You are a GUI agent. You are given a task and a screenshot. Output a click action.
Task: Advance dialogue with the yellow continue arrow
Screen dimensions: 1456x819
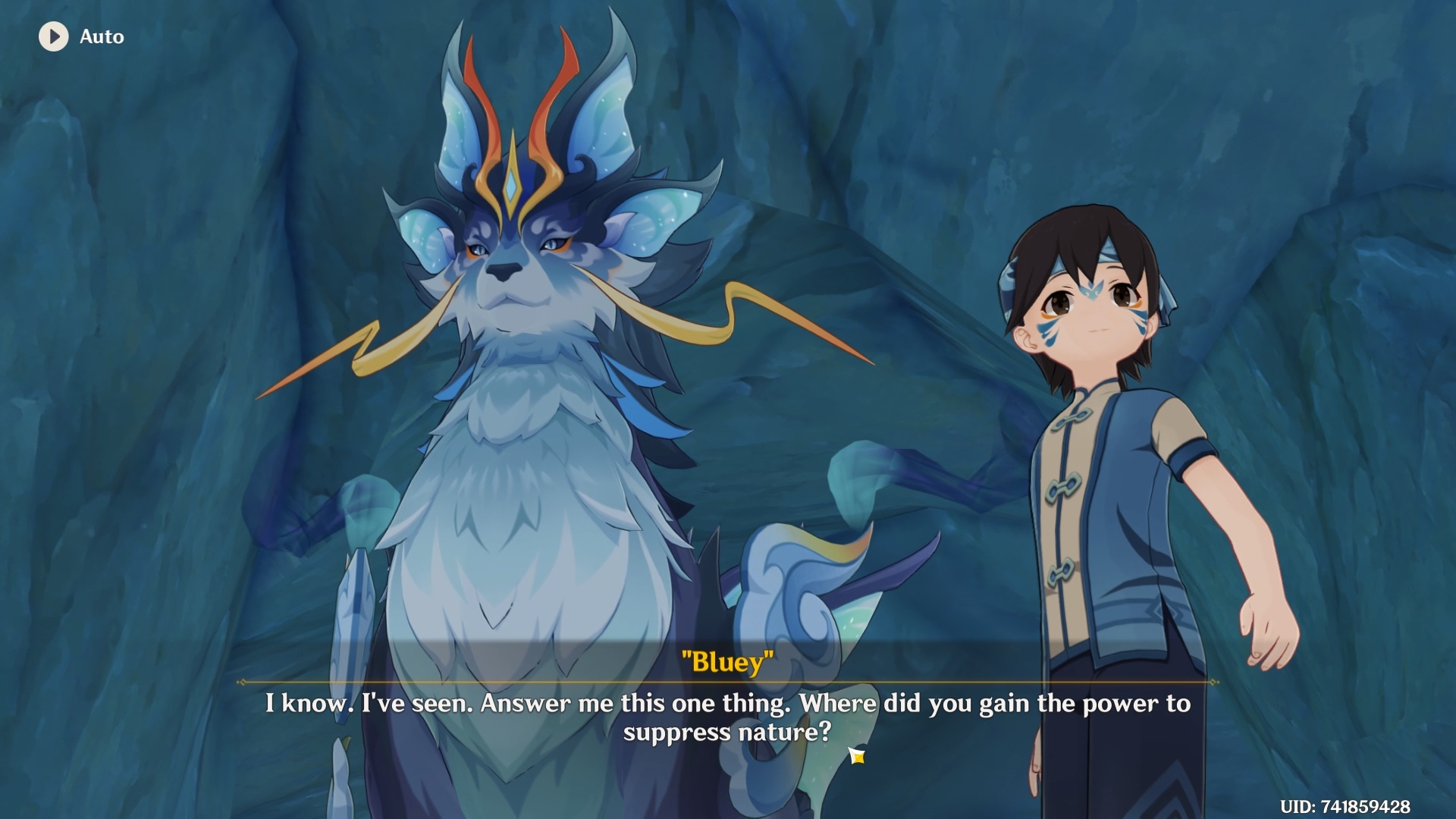point(857,755)
